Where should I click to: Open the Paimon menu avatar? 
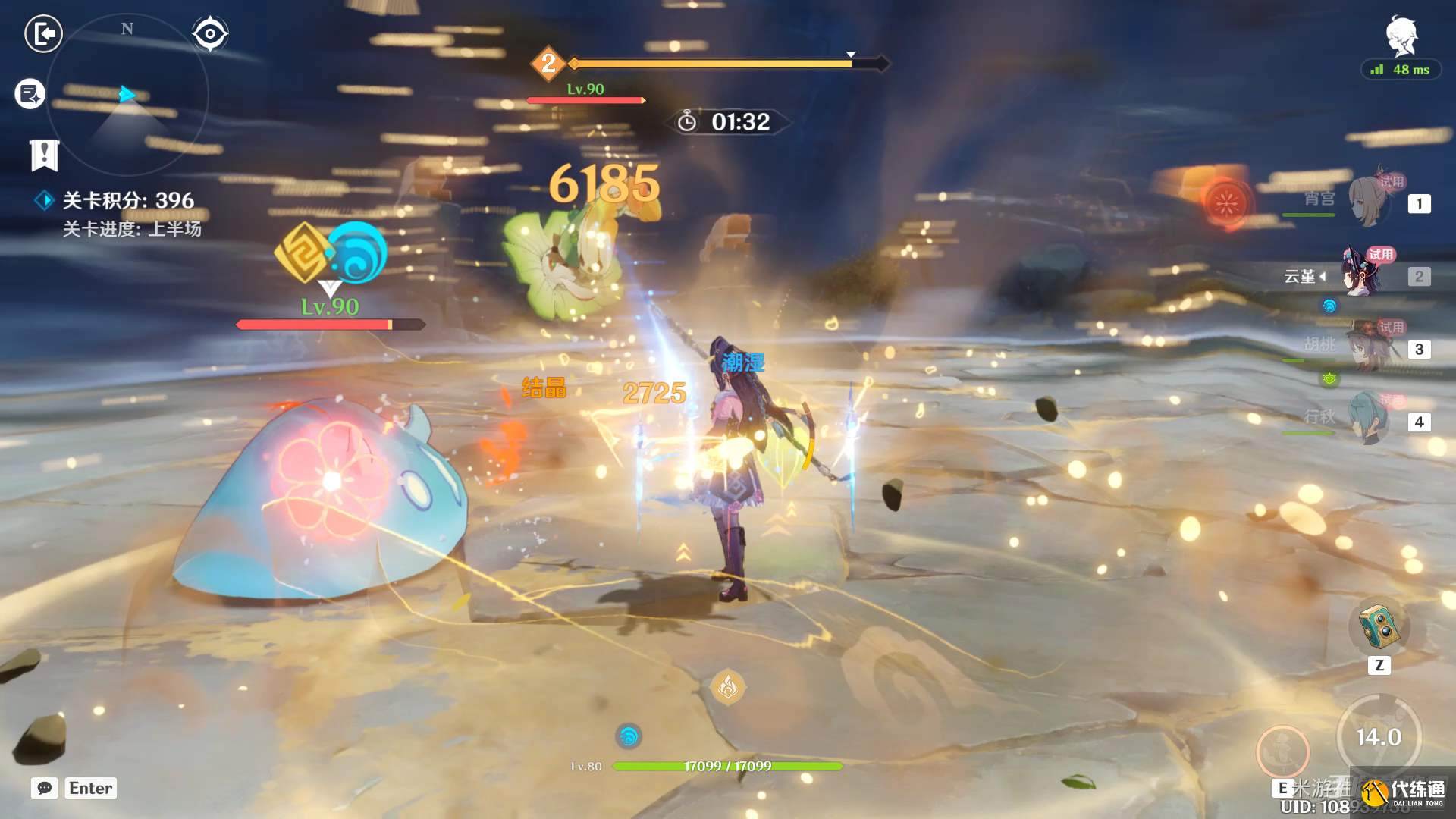[1401, 36]
